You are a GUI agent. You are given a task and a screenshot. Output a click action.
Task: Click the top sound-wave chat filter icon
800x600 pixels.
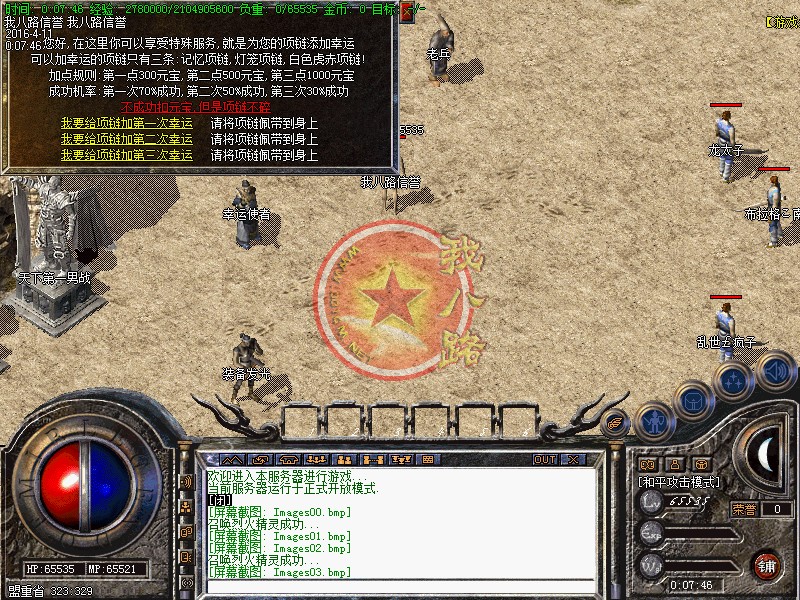pos(186,481)
